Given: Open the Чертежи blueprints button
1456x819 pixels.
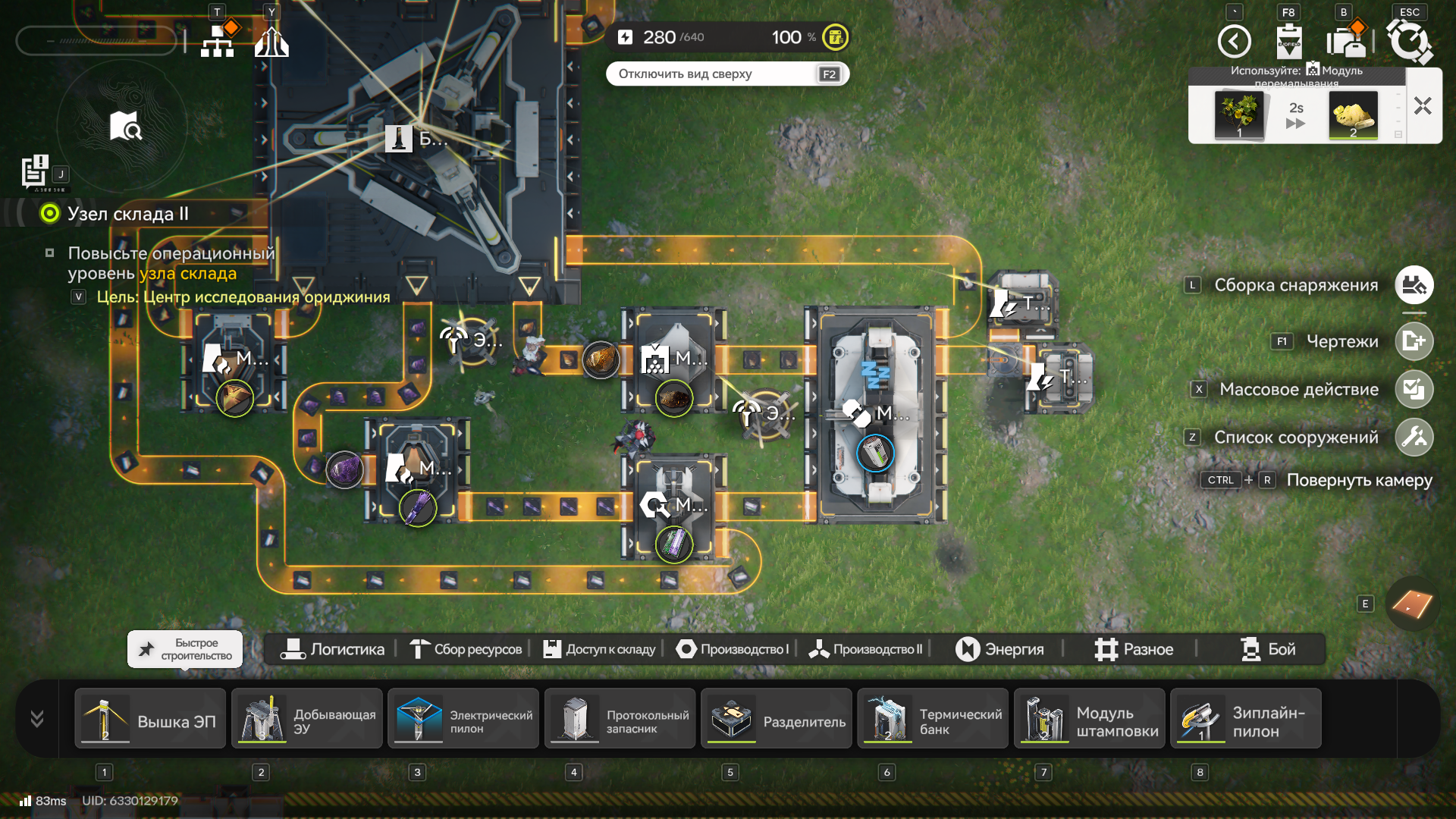Looking at the screenshot, I should 1414,341.
